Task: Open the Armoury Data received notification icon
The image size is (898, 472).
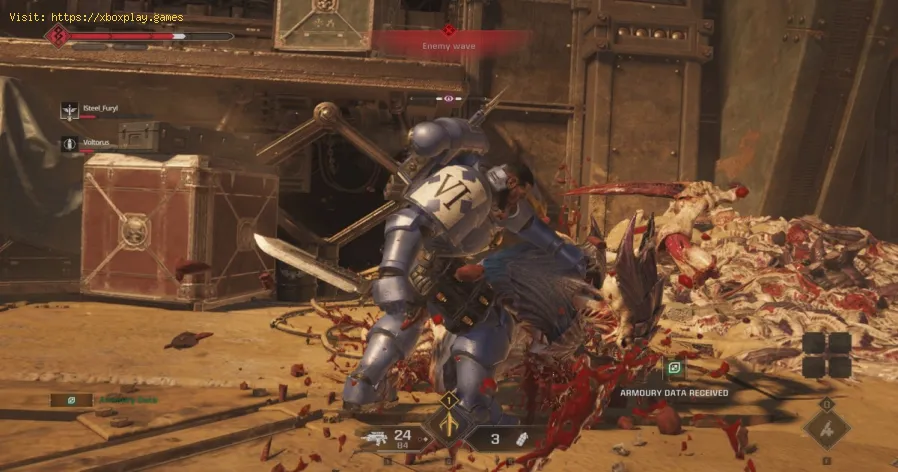Action: click(676, 369)
